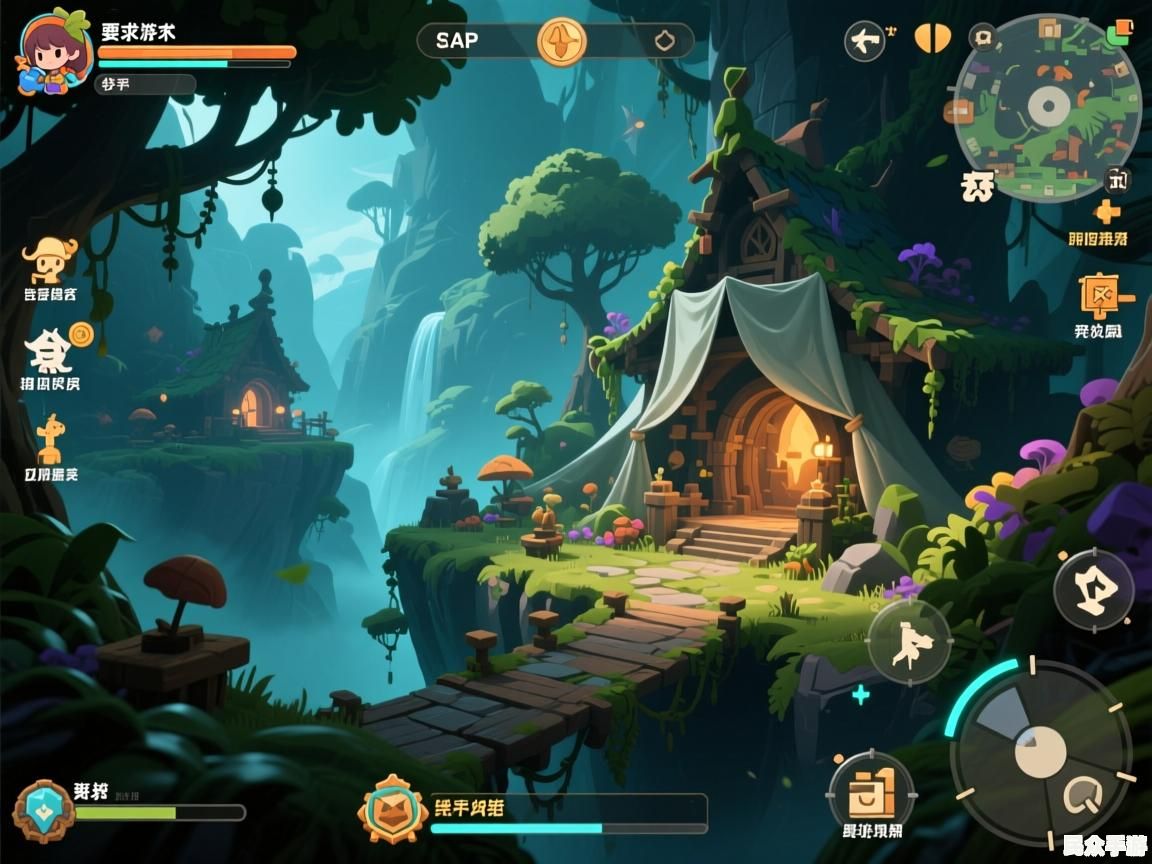Image resolution: width=1152 pixels, height=864 pixels.
Task: Select the teal gem badge at bottom left
Action: [43, 810]
